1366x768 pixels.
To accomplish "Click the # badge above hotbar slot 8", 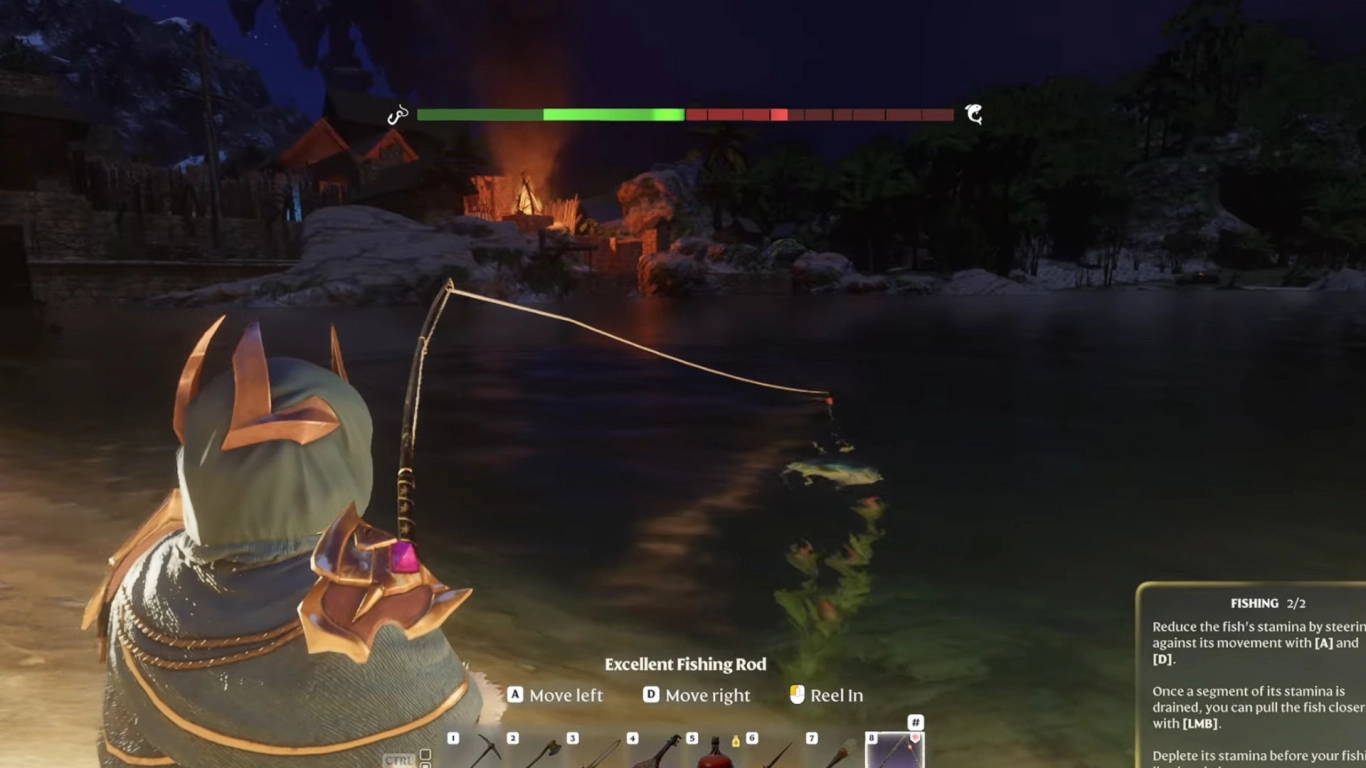I will point(916,722).
